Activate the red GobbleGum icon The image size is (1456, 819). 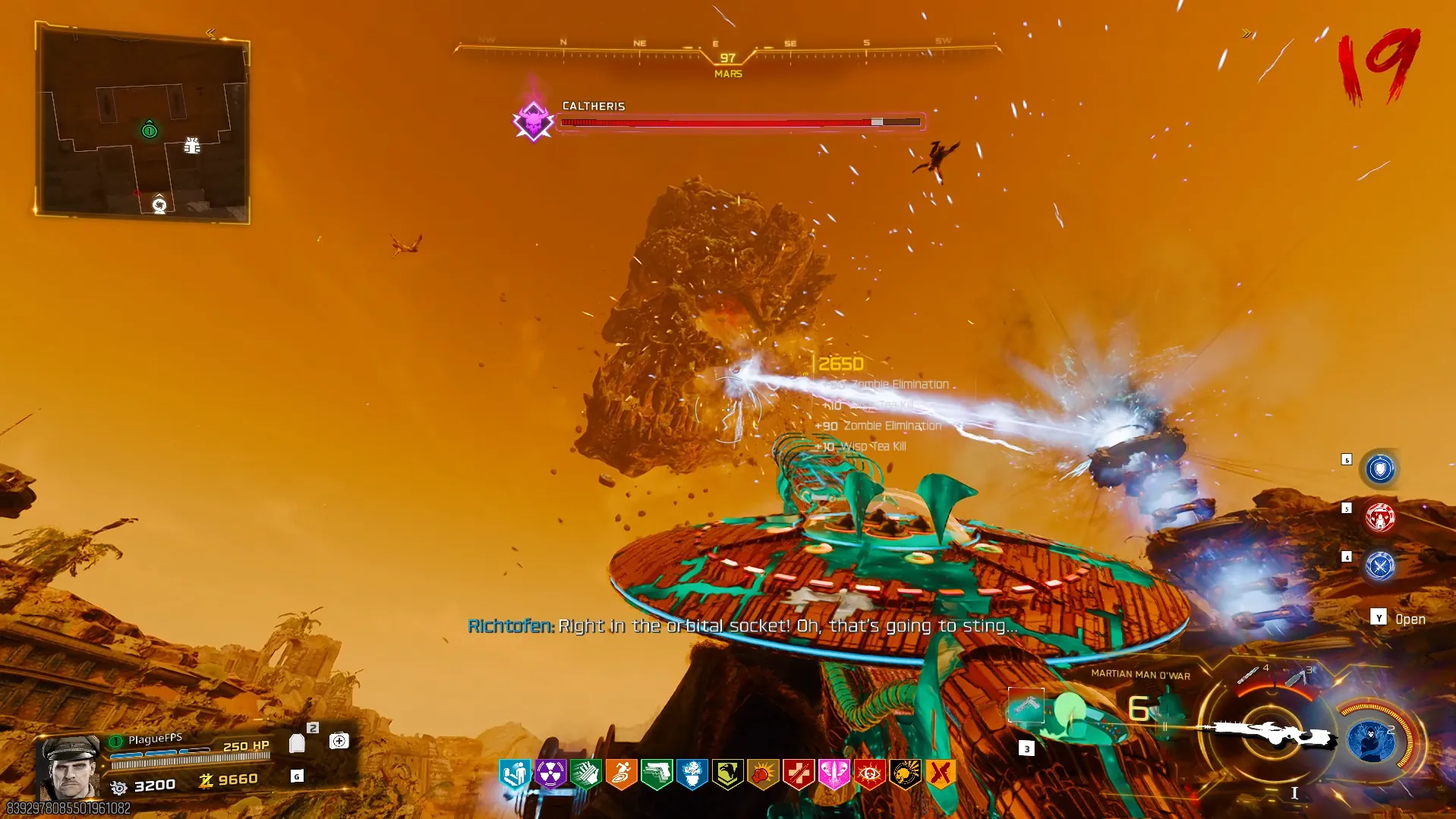pos(1379,518)
